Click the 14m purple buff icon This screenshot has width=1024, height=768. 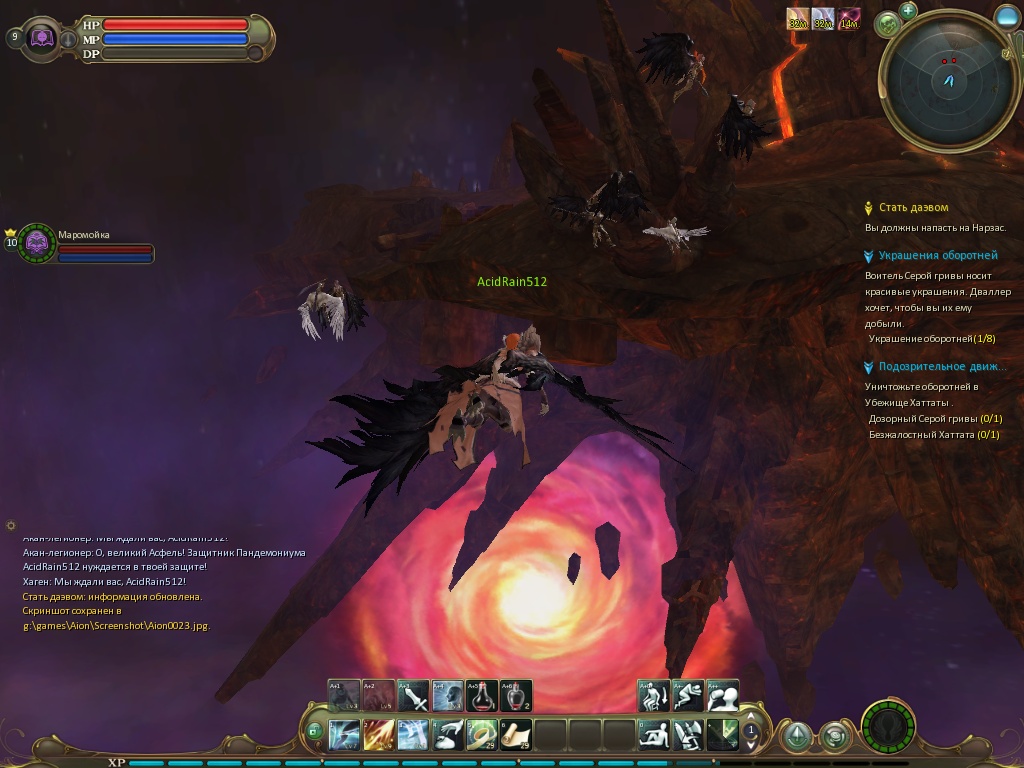pyautogui.click(x=848, y=19)
